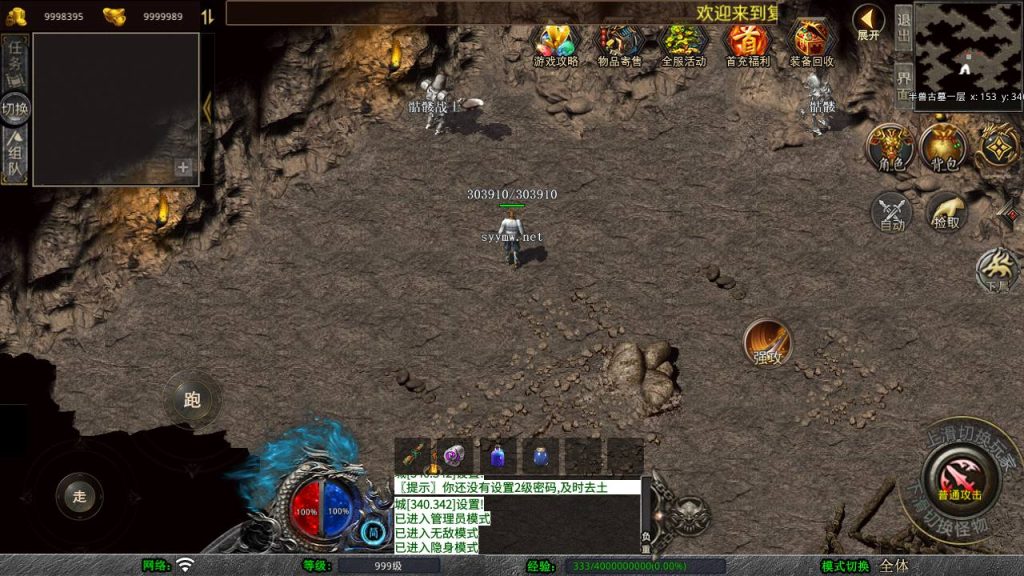
Task: Click the 展开 expand arrow button
Action: coord(868,22)
